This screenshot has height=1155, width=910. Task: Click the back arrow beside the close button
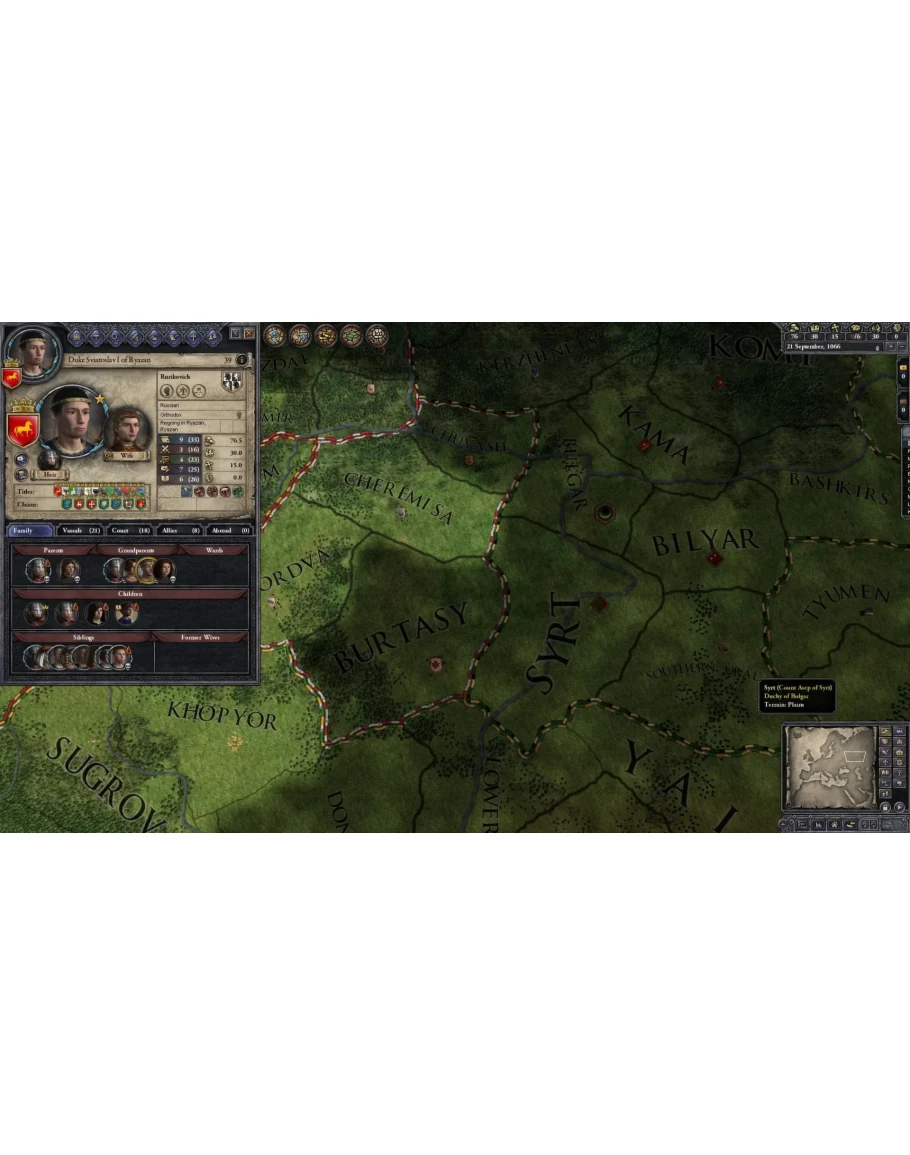coord(236,333)
